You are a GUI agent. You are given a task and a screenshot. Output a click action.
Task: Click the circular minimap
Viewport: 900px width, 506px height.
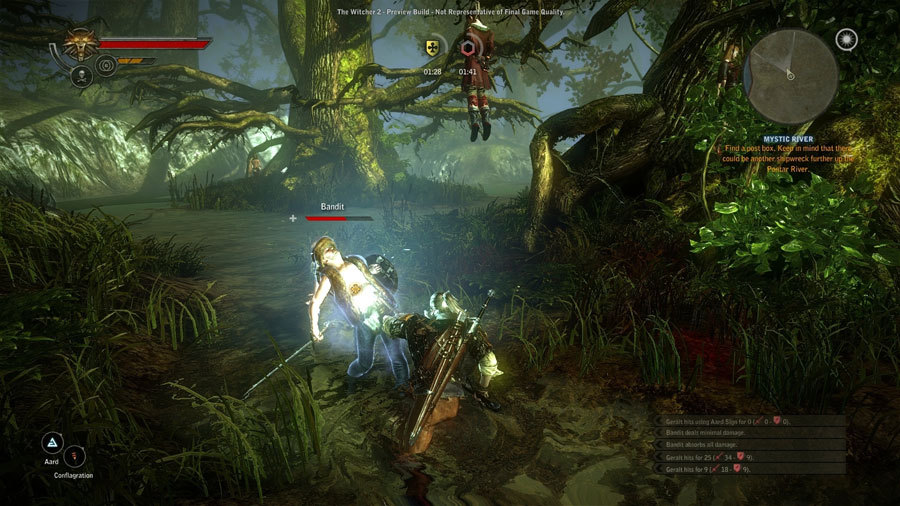791,76
